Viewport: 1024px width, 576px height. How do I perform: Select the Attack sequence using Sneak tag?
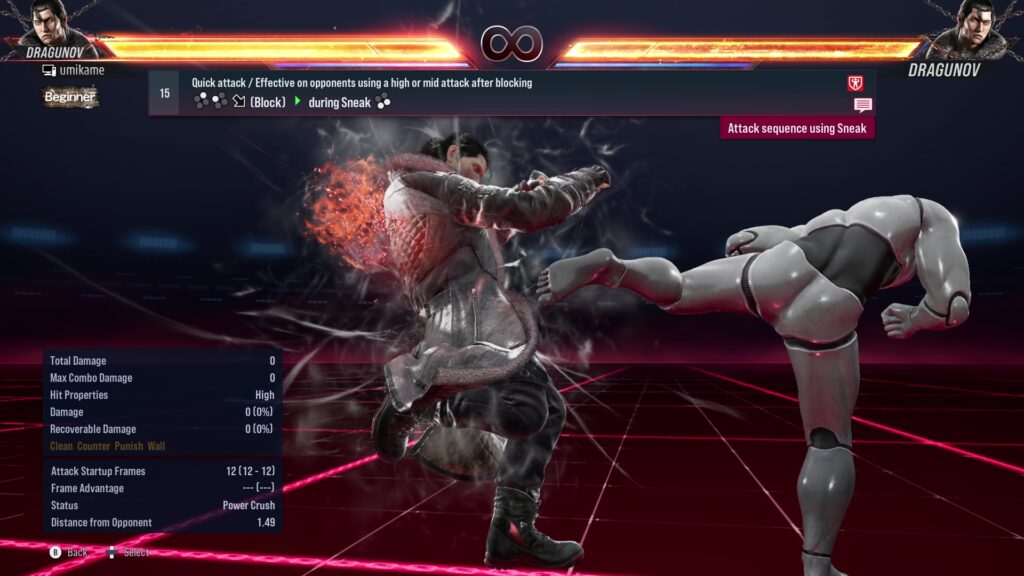[797, 128]
